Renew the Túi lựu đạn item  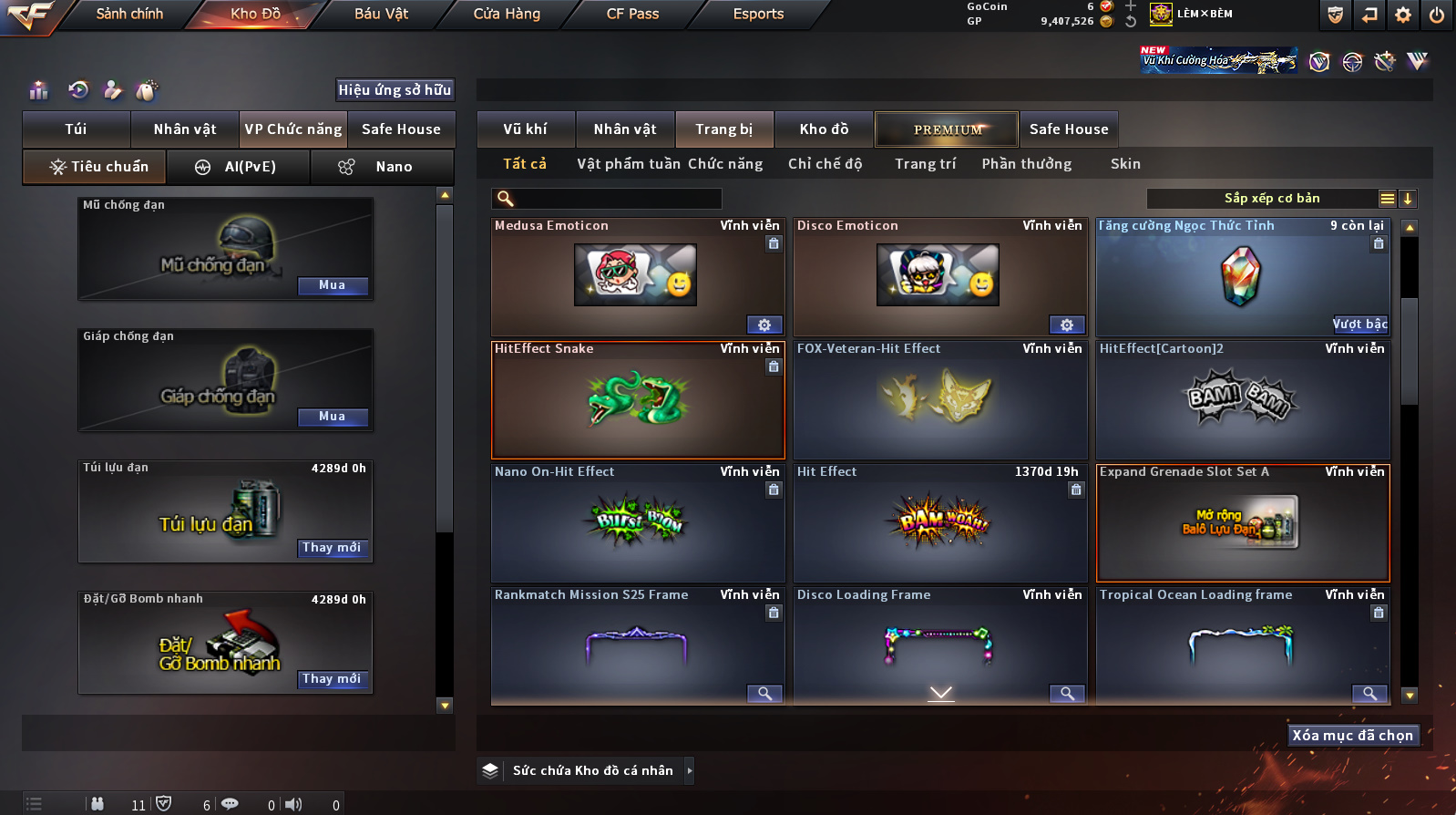333,548
